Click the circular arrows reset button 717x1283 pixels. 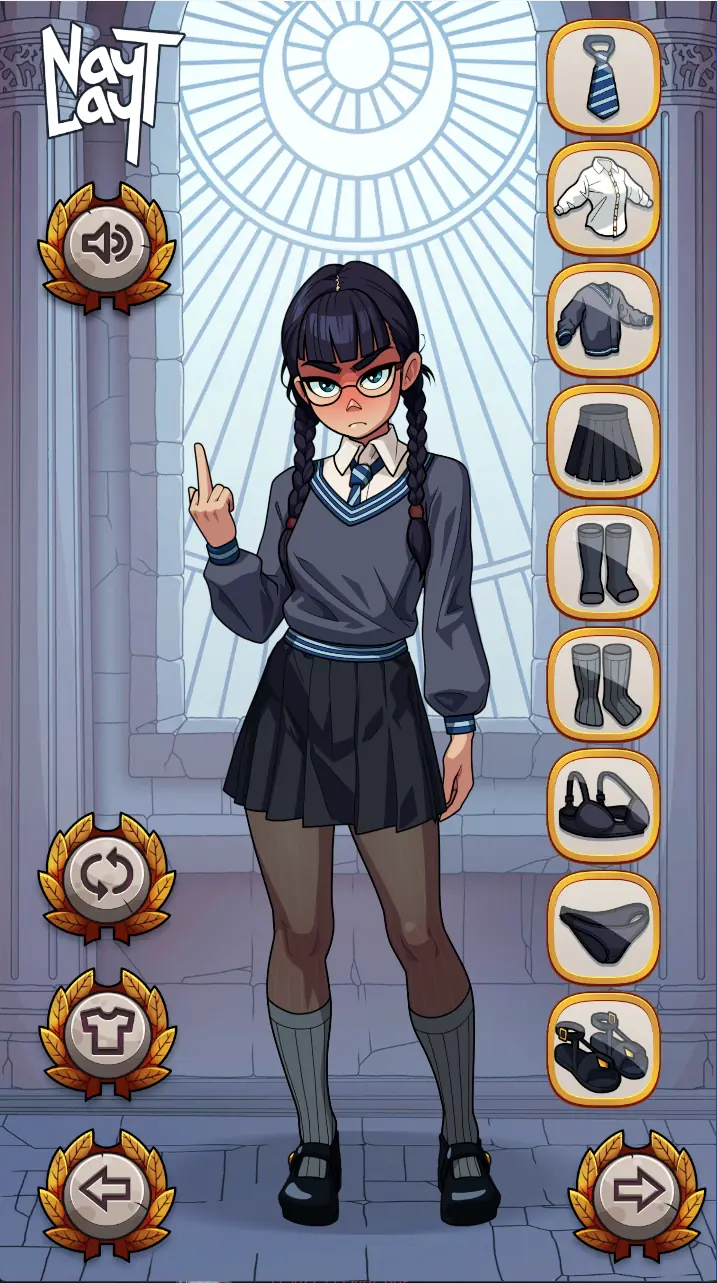coord(107,876)
